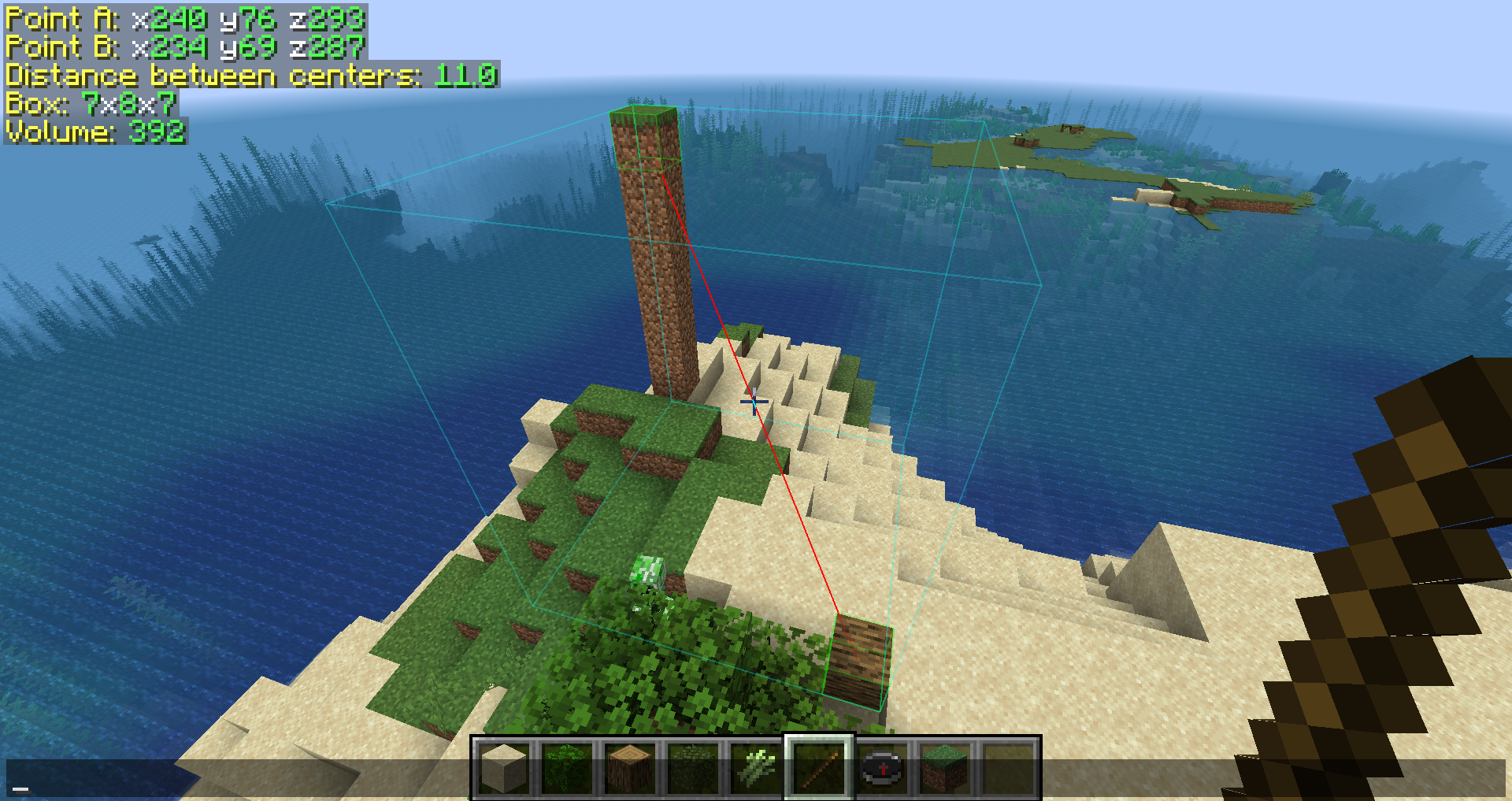1512x801 pixels.
Task: Select the bright green leaves slot
Action: 567,769
